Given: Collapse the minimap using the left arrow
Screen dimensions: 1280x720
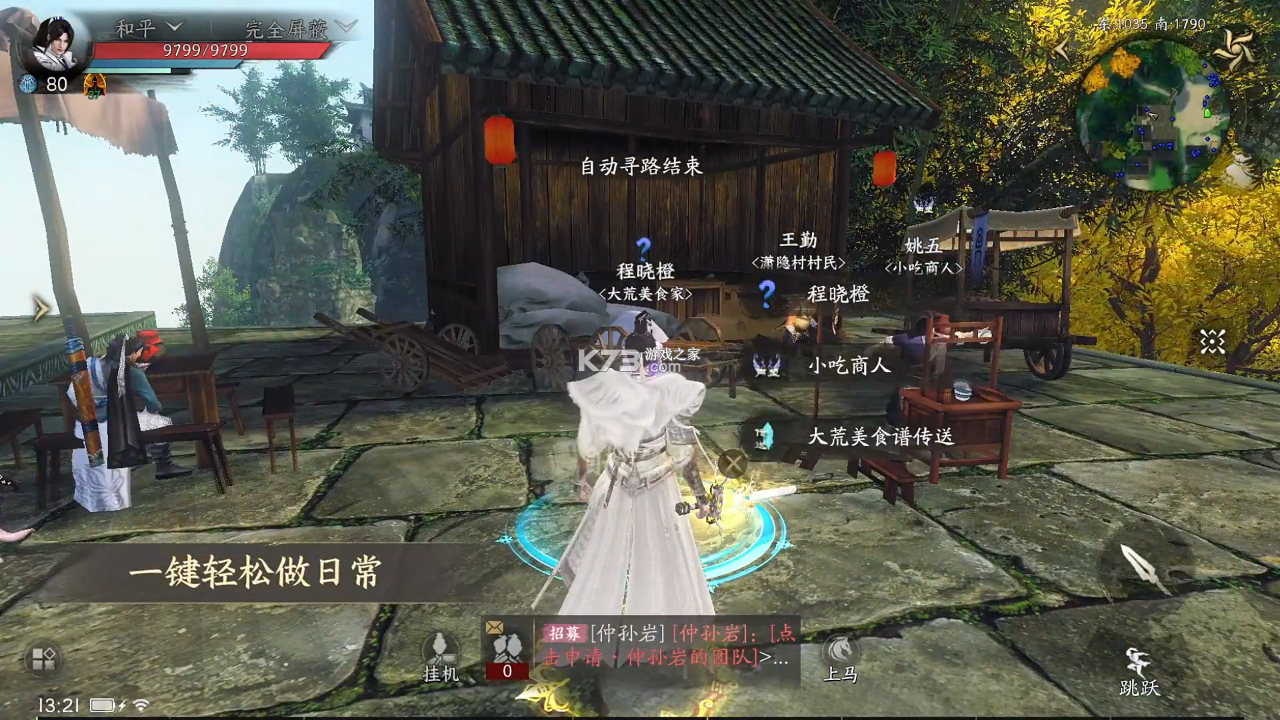Looking at the screenshot, I should (x=1064, y=47).
